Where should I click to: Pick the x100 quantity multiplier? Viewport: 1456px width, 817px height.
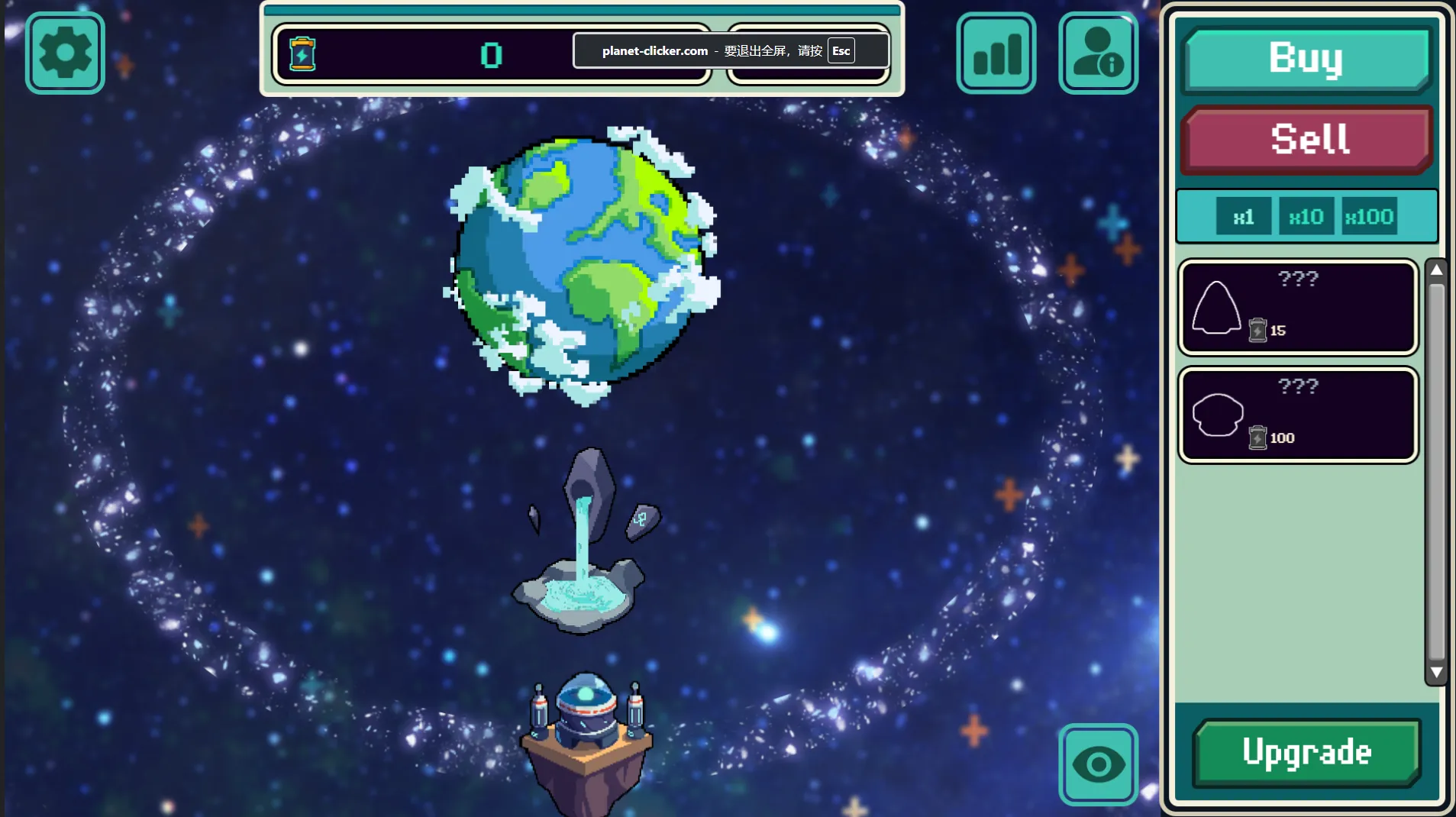[x=1370, y=217]
